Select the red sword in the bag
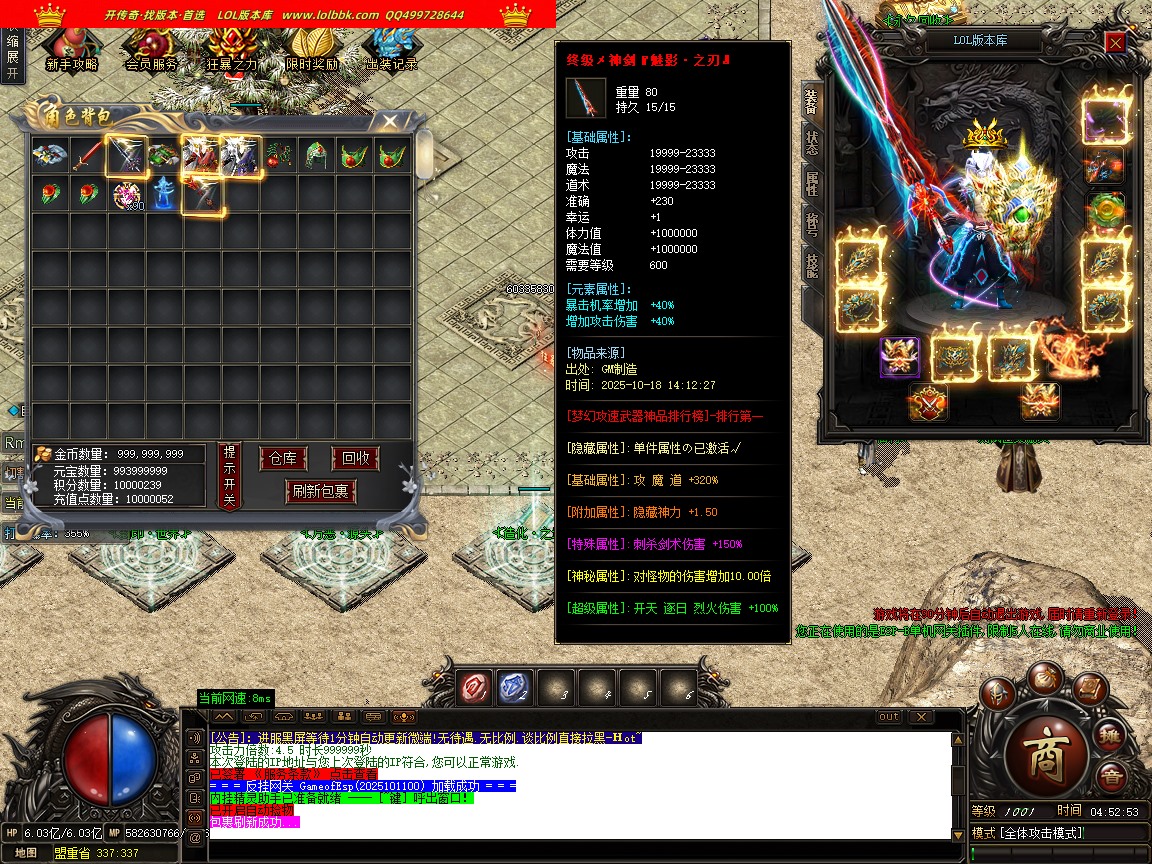This screenshot has height=864, width=1152. pos(88,155)
